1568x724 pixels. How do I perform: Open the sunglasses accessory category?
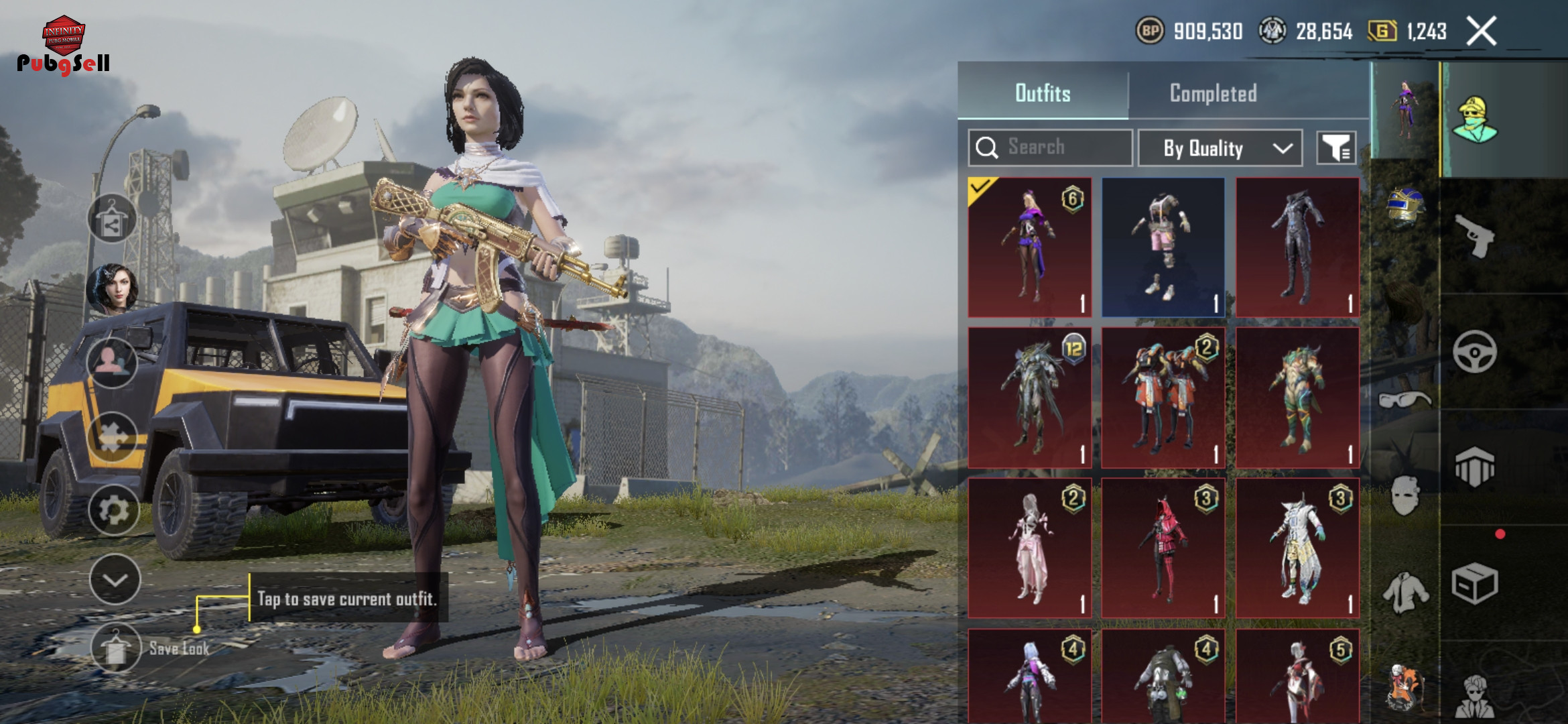coord(1405,400)
